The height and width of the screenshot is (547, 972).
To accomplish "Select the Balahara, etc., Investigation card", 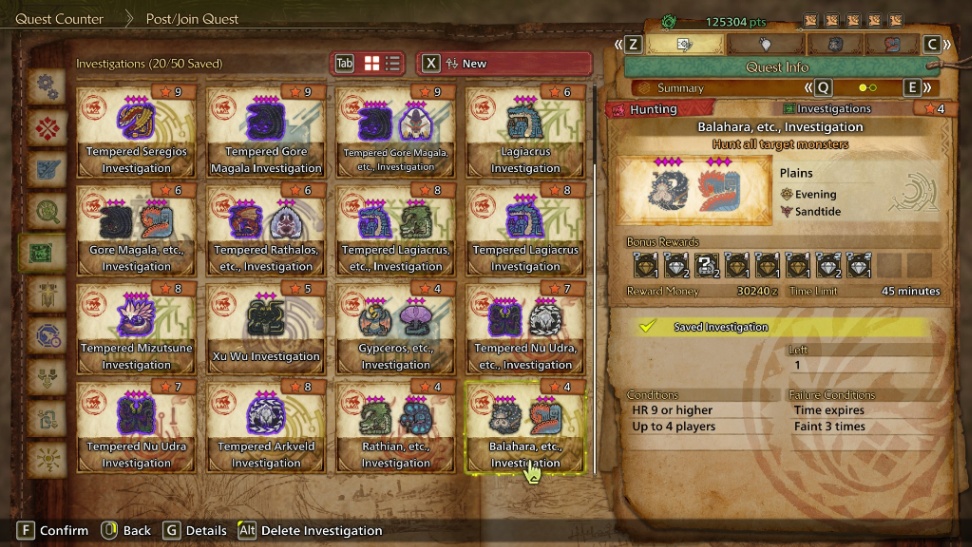I will (525, 427).
